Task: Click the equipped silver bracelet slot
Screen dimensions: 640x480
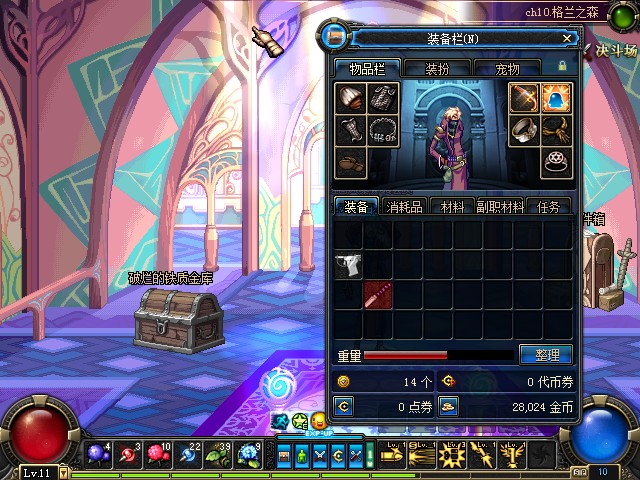Action: (x=524, y=130)
